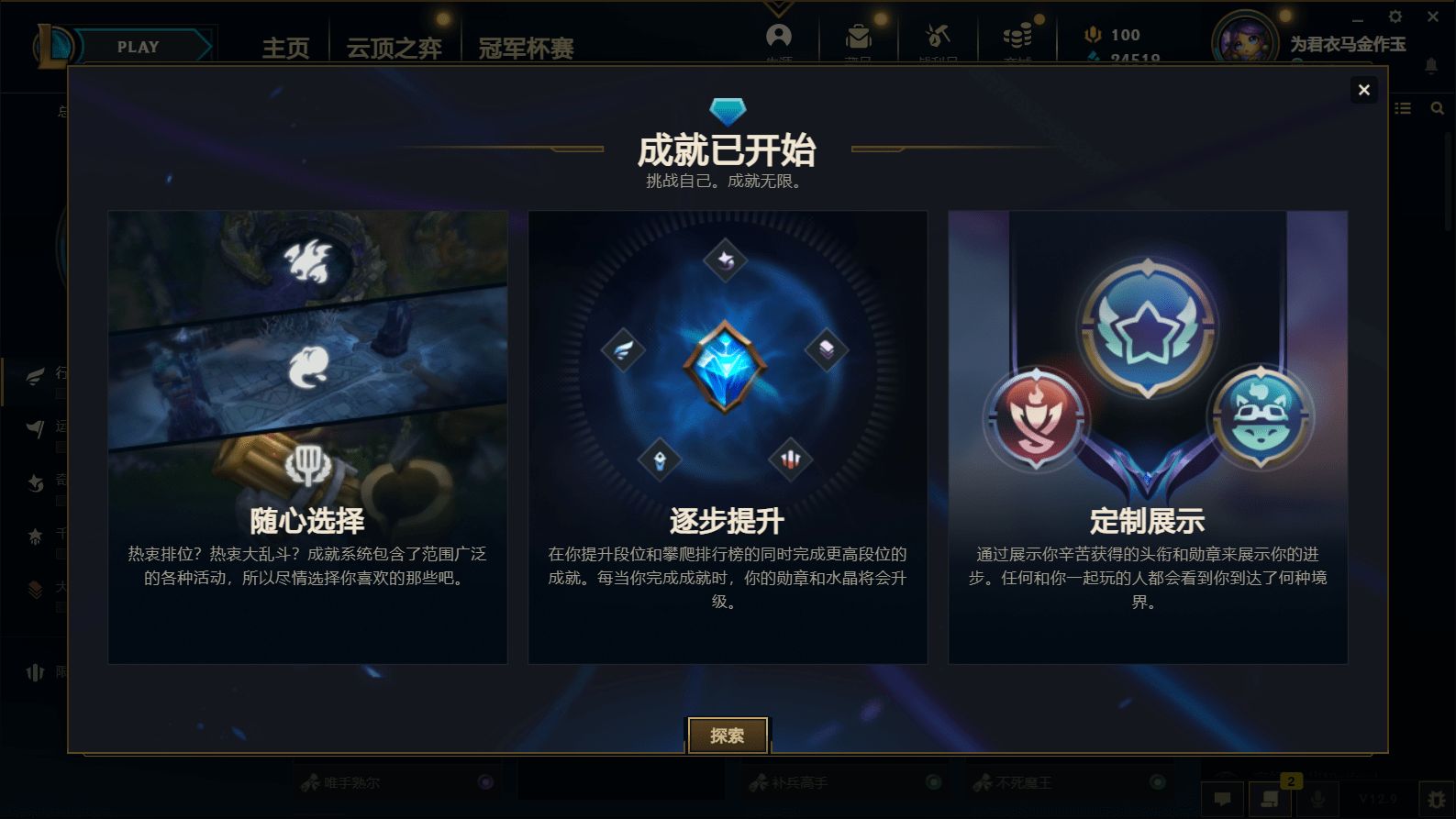Screen dimensions: 1456x819
Task: Open the 商城 store coins icon
Action: click(x=1017, y=35)
